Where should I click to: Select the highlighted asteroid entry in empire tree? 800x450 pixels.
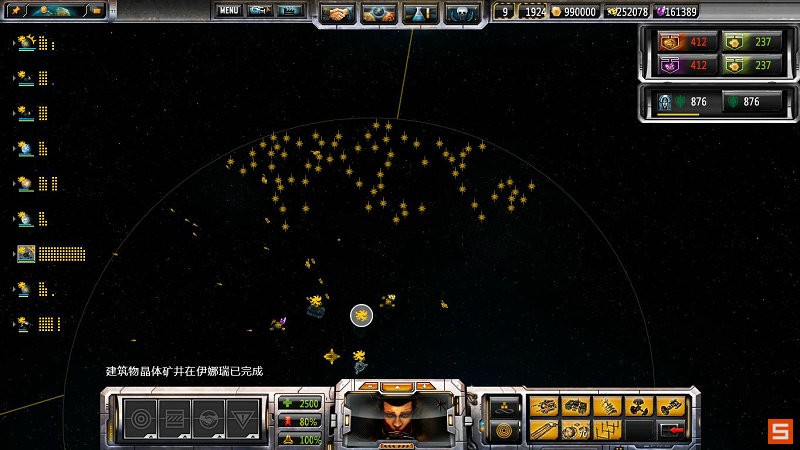(x=26, y=254)
